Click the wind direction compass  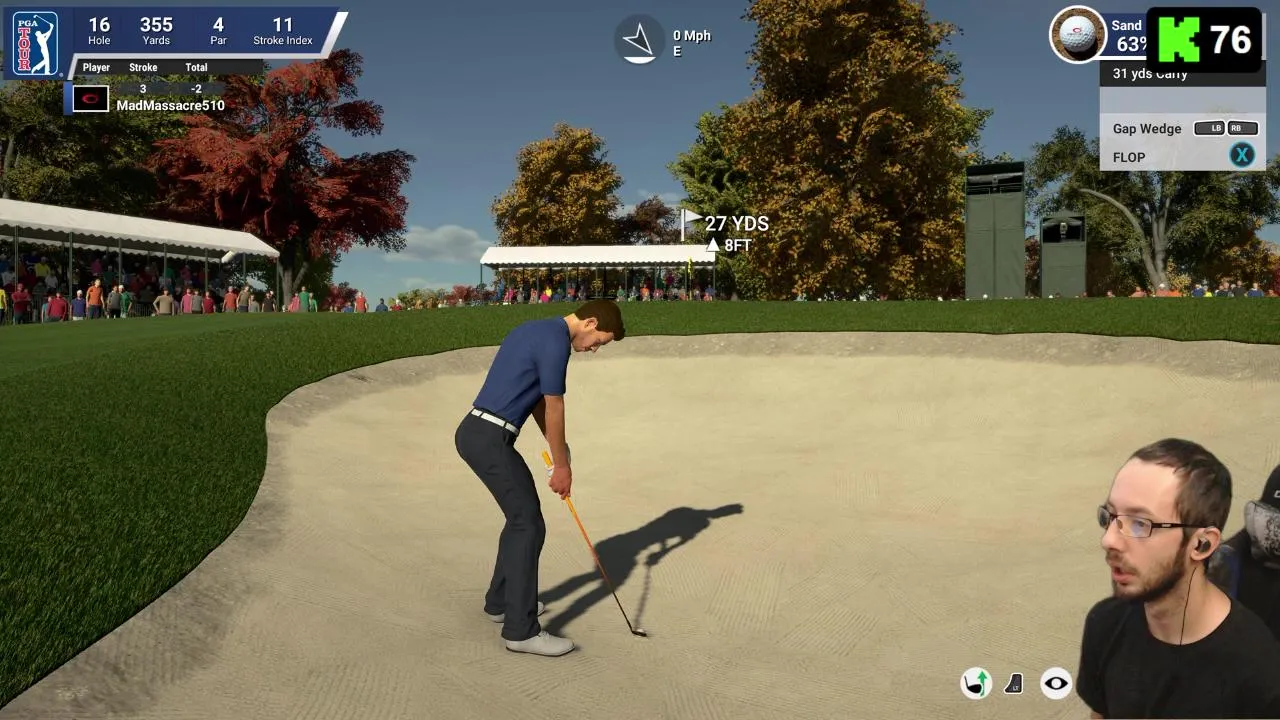click(x=638, y=40)
